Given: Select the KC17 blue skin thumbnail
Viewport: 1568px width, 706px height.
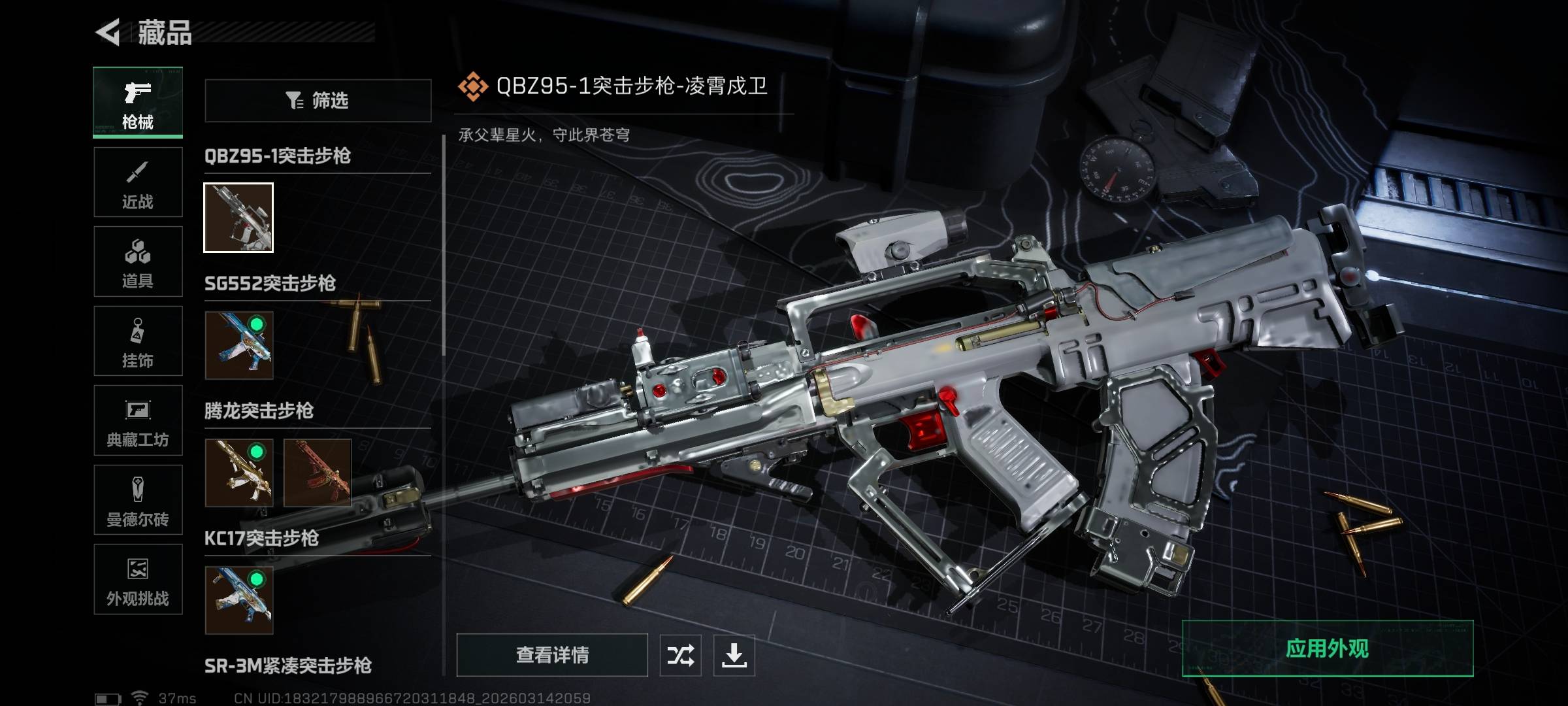Looking at the screenshot, I should [x=238, y=600].
